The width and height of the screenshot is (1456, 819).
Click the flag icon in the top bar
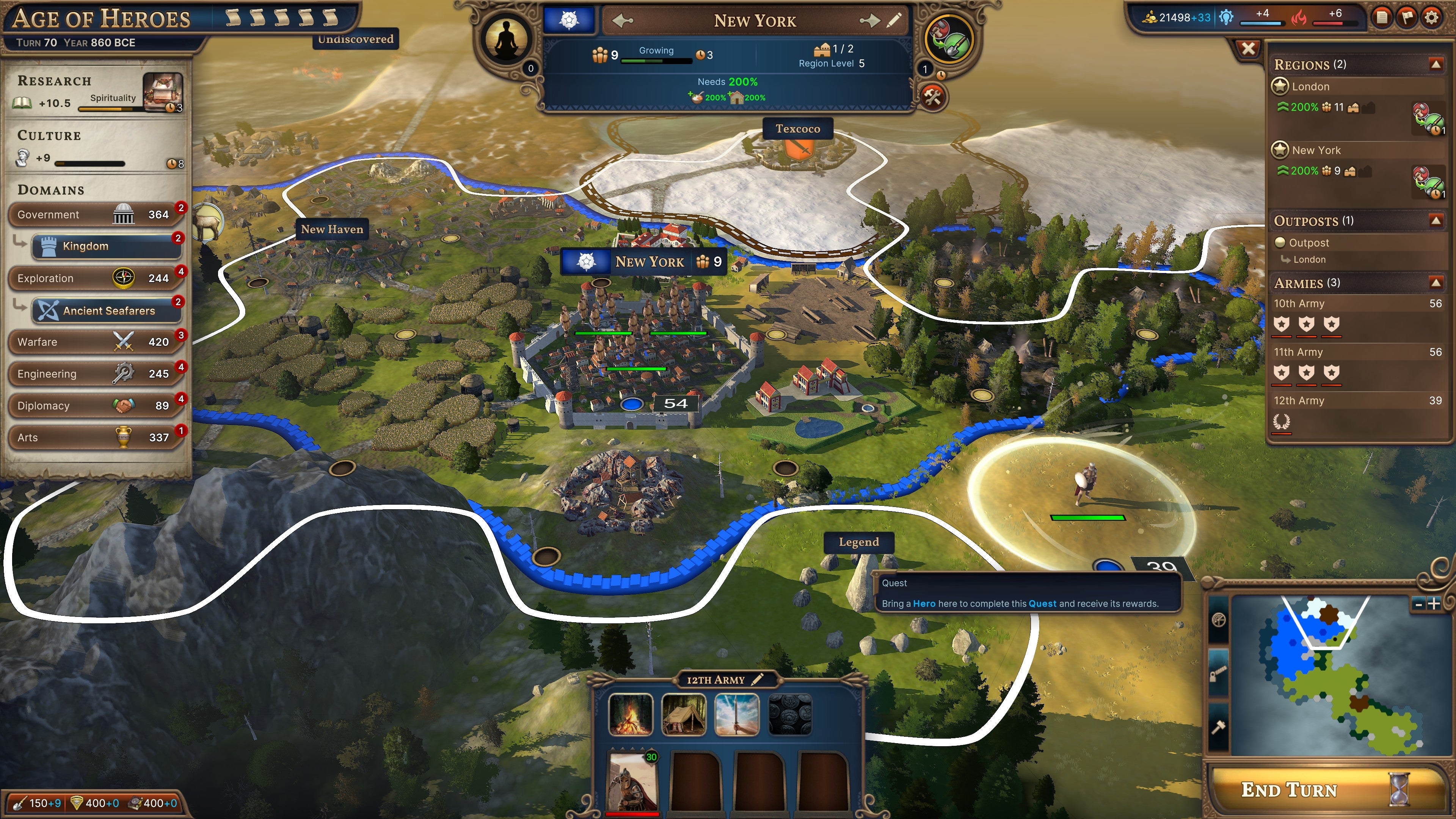[x=1407, y=17]
